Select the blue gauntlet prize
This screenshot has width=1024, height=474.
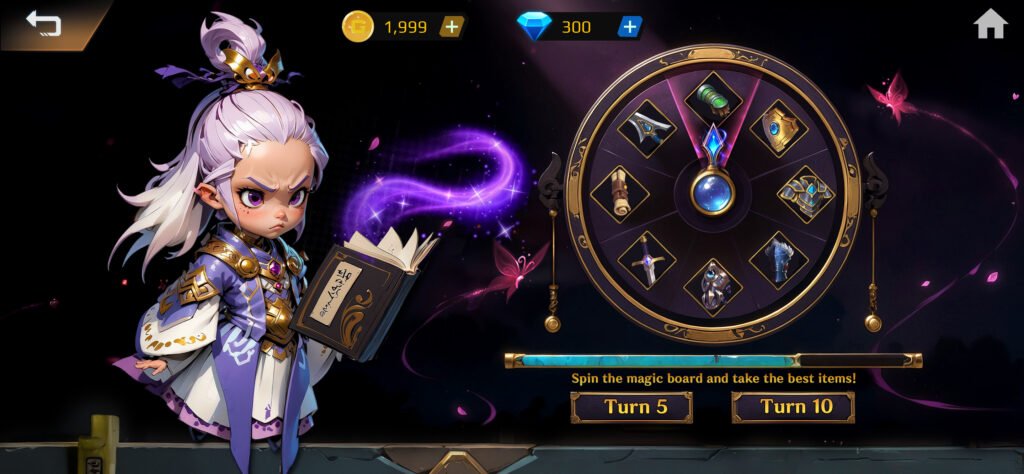click(x=778, y=258)
